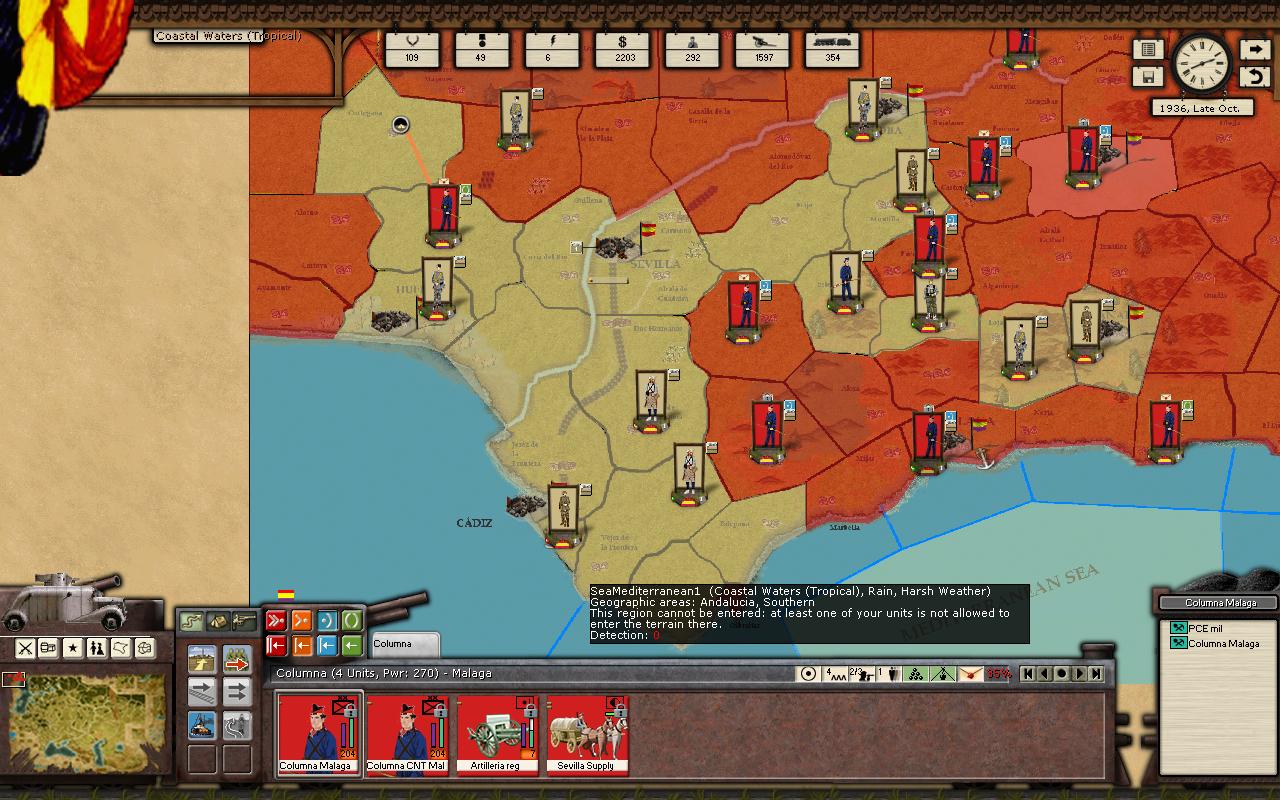This screenshot has height=800, width=1280.
Task: Open the ledger list button near the clock
Action: pyautogui.click(x=1148, y=49)
